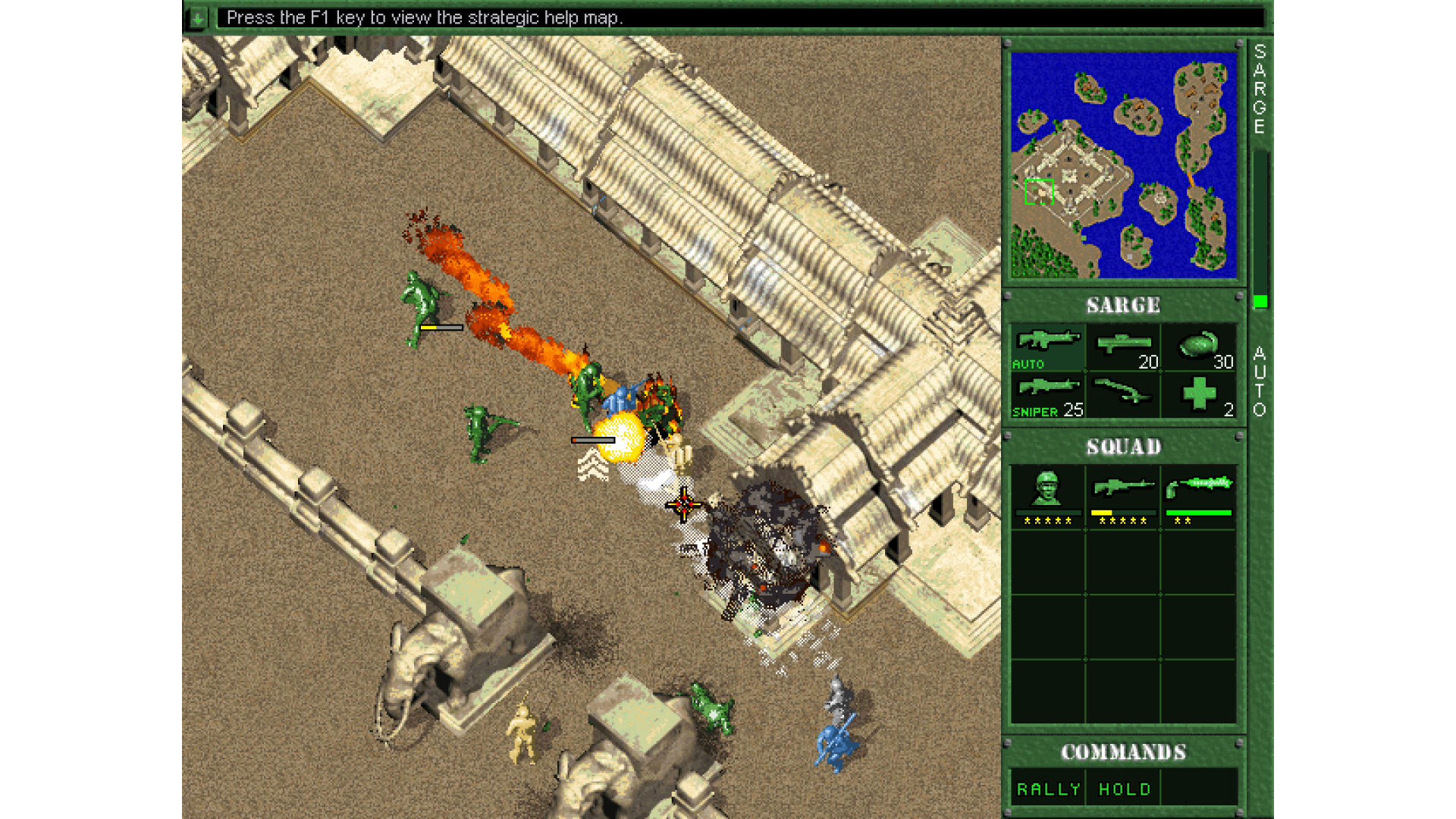This screenshot has height=819, width=1456.
Task: Select the AUTO rifle weapon slot
Action: tap(1047, 348)
